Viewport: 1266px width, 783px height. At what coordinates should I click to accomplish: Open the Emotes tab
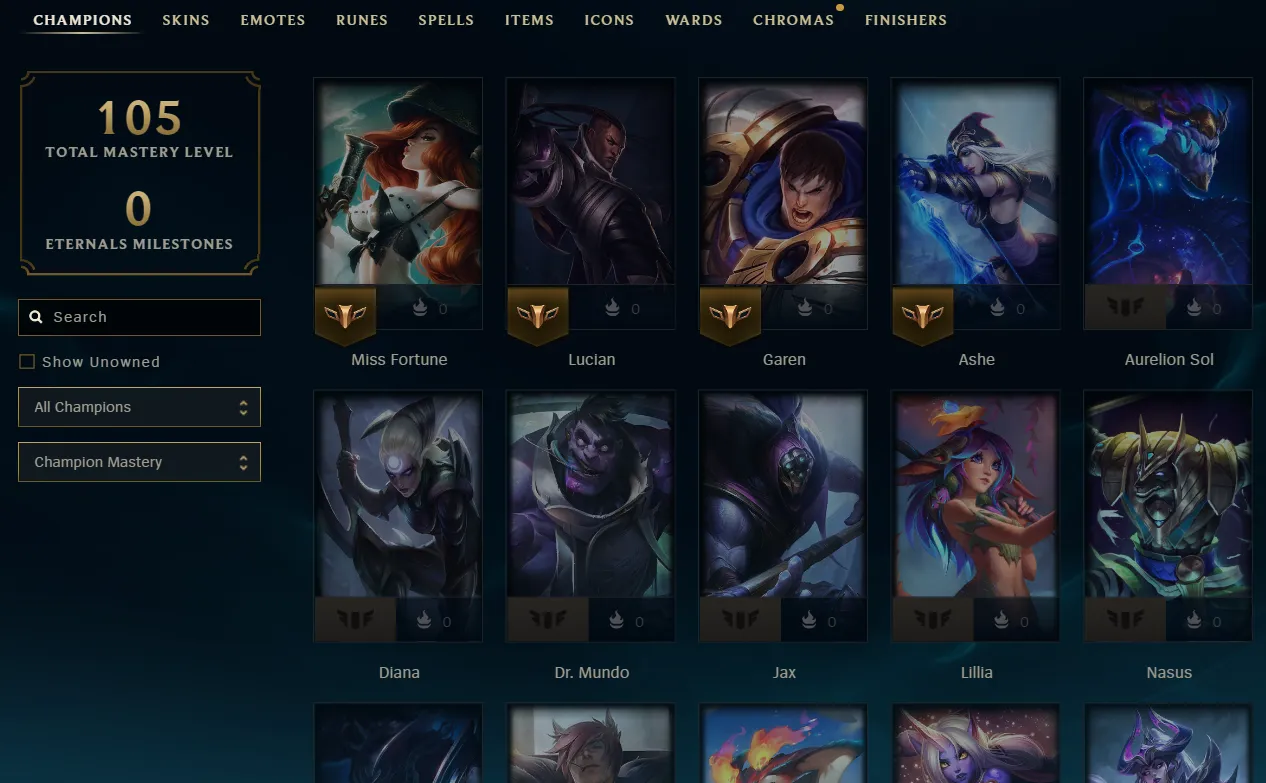273,20
